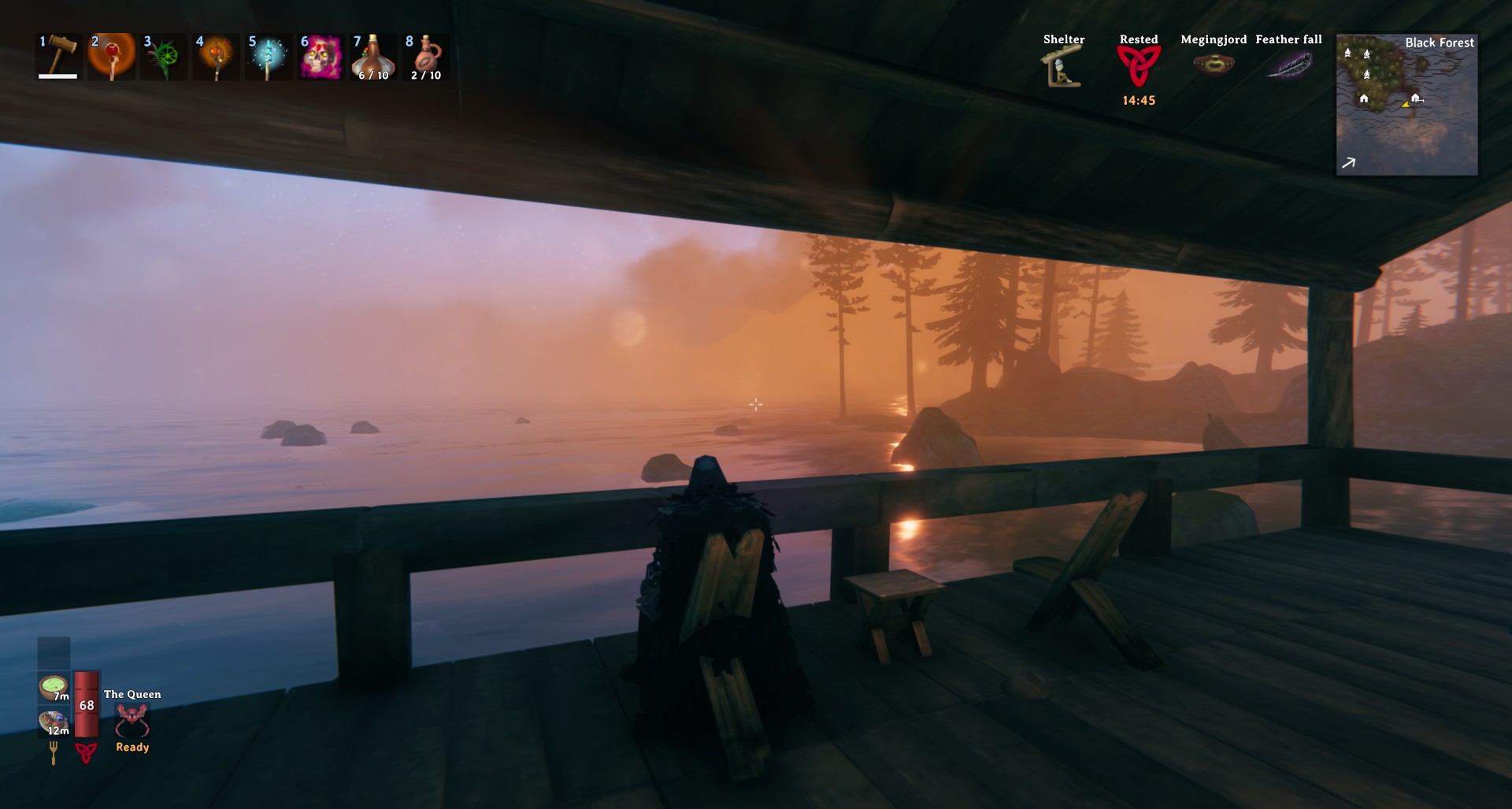The height and width of the screenshot is (809, 1512).
Task: Pick the pink skull item in slot 6
Action: (321, 56)
